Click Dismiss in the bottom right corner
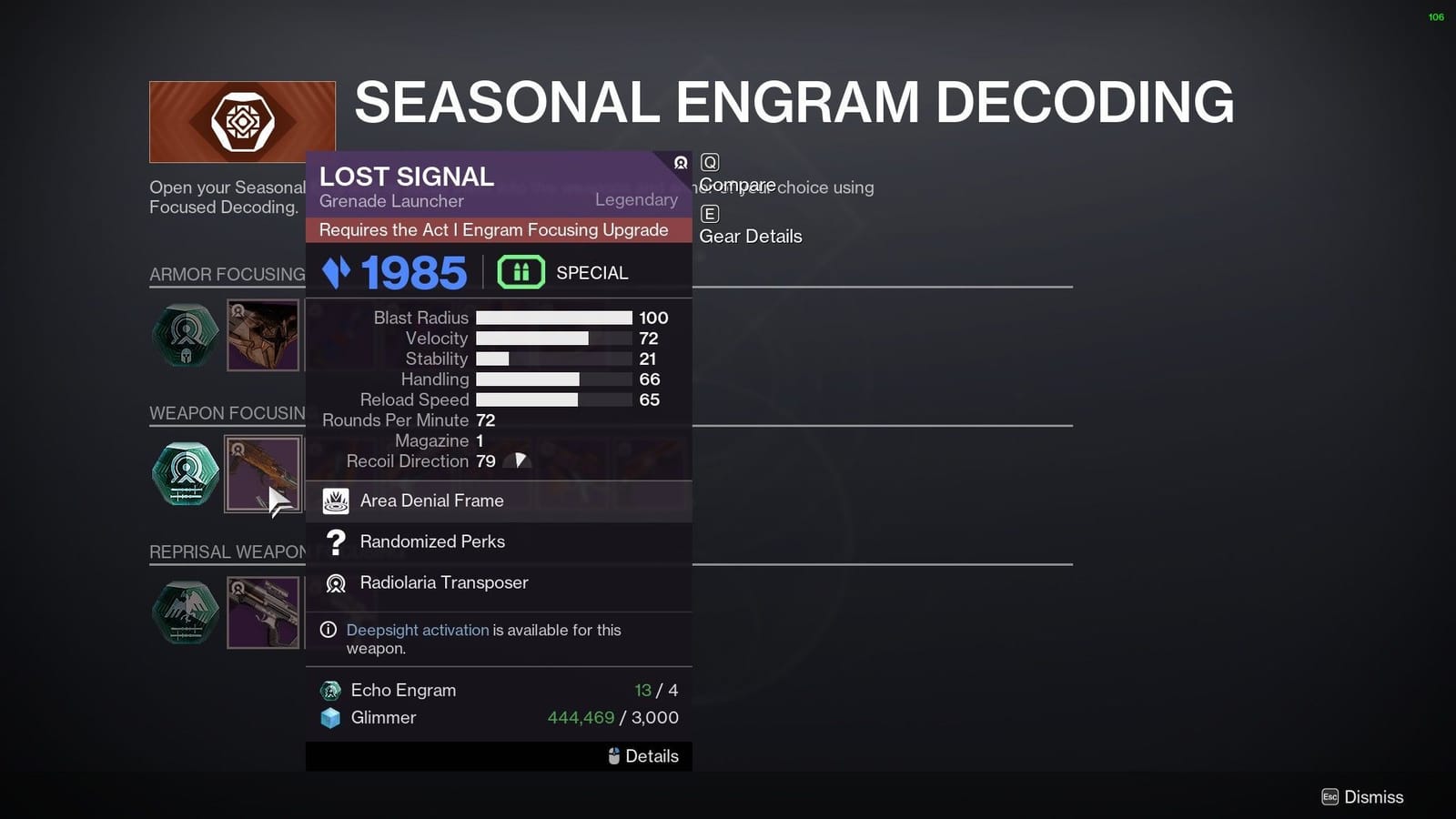Image resolution: width=1456 pixels, height=819 pixels. pos(1361,796)
